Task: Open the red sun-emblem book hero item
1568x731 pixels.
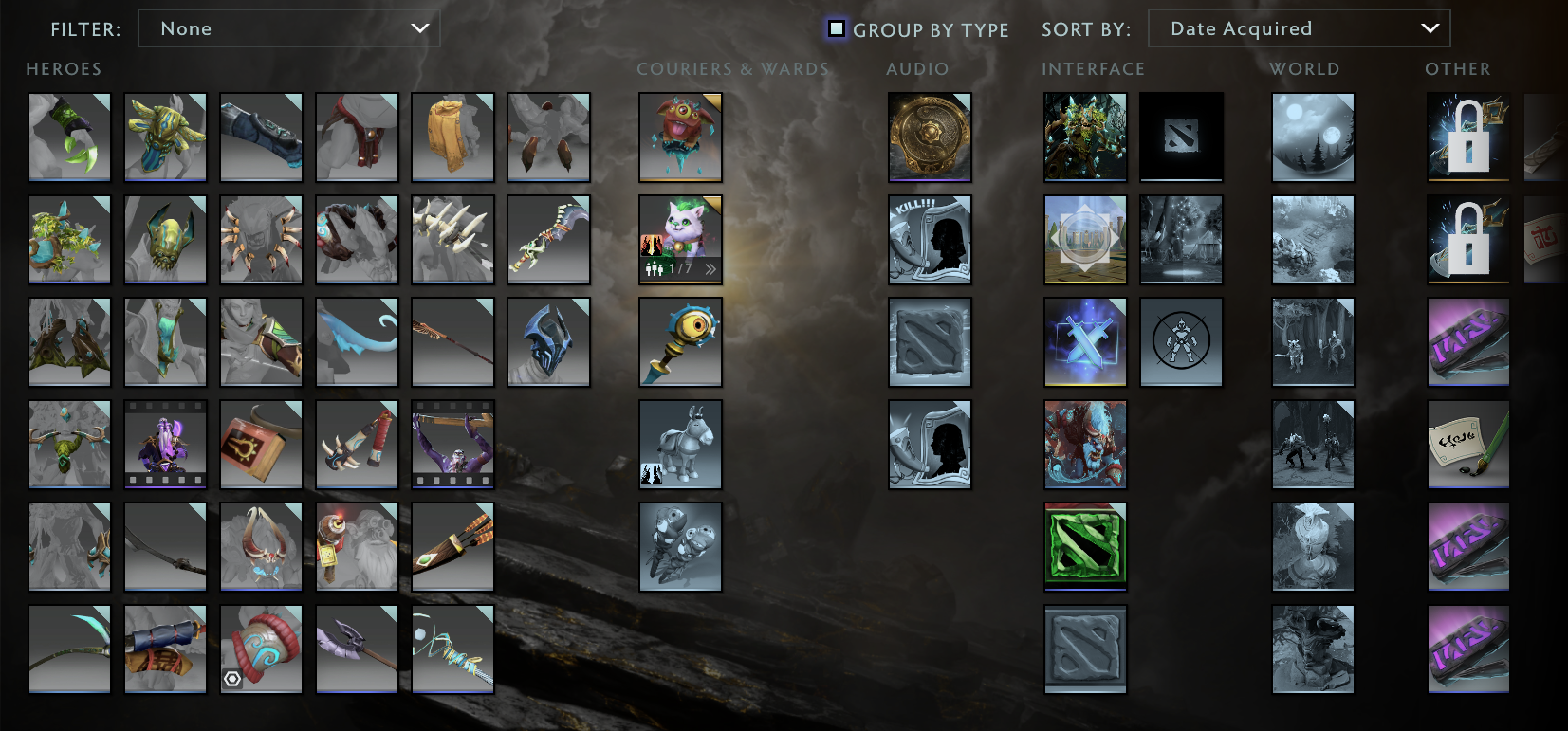Action: point(261,445)
